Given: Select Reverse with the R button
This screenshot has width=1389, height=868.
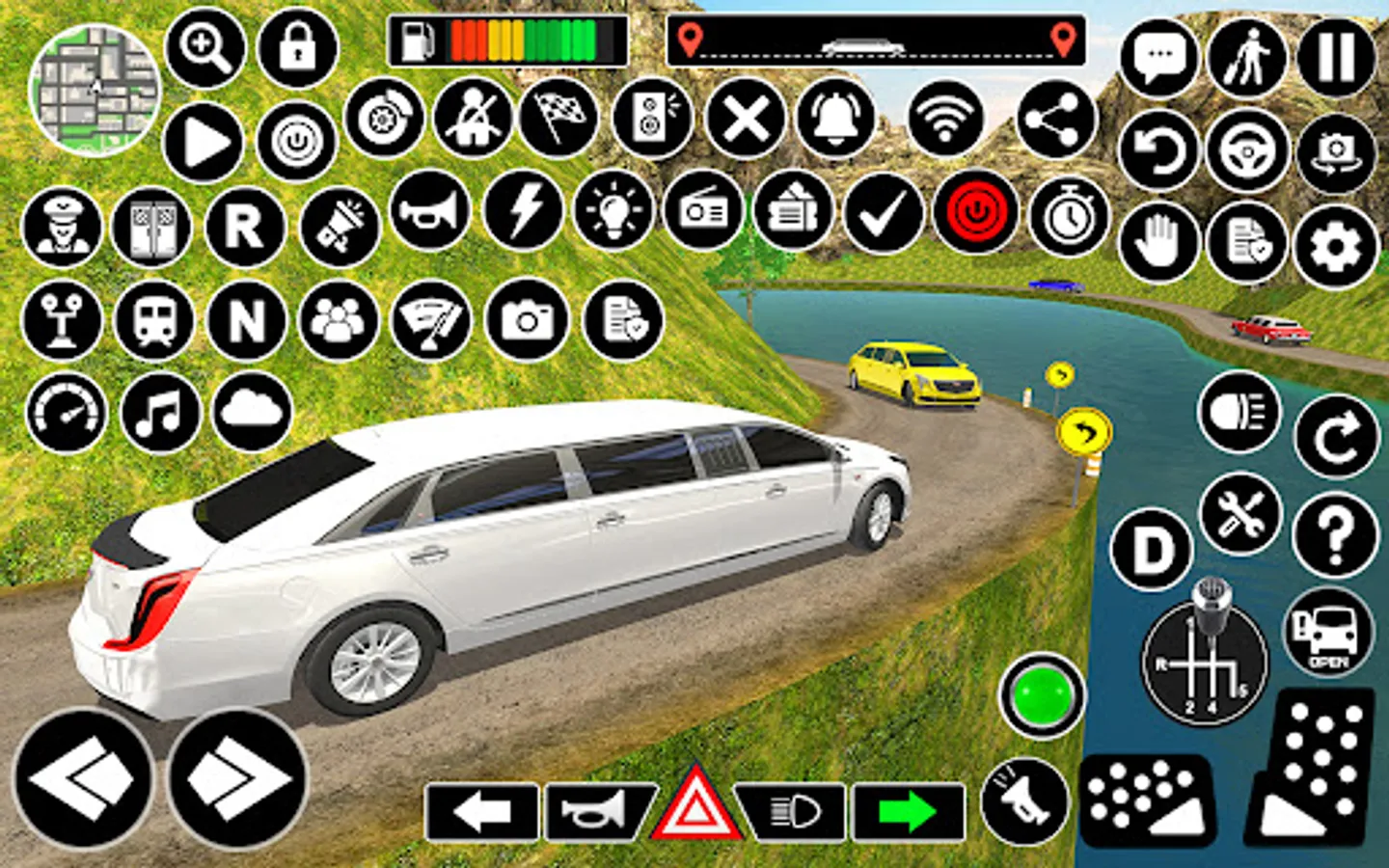Looking at the screenshot, I should point(244,228).
